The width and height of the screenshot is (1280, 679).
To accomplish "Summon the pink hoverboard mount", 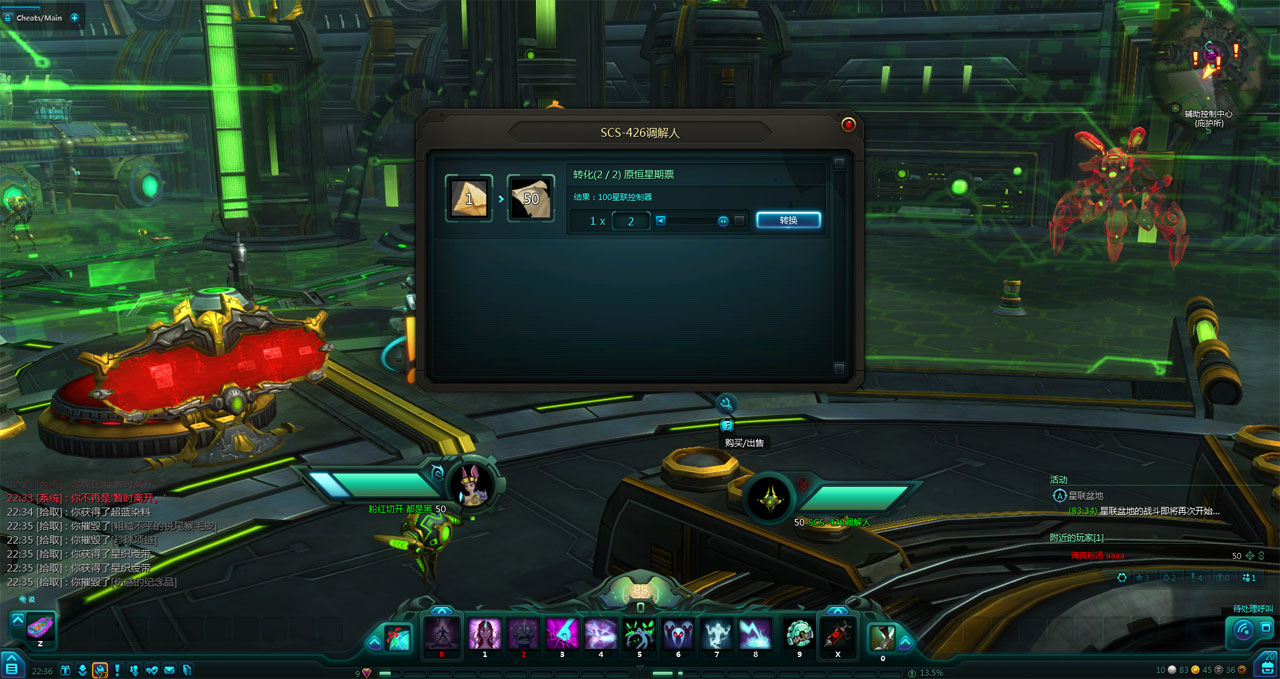I will (x=41, y=629).
